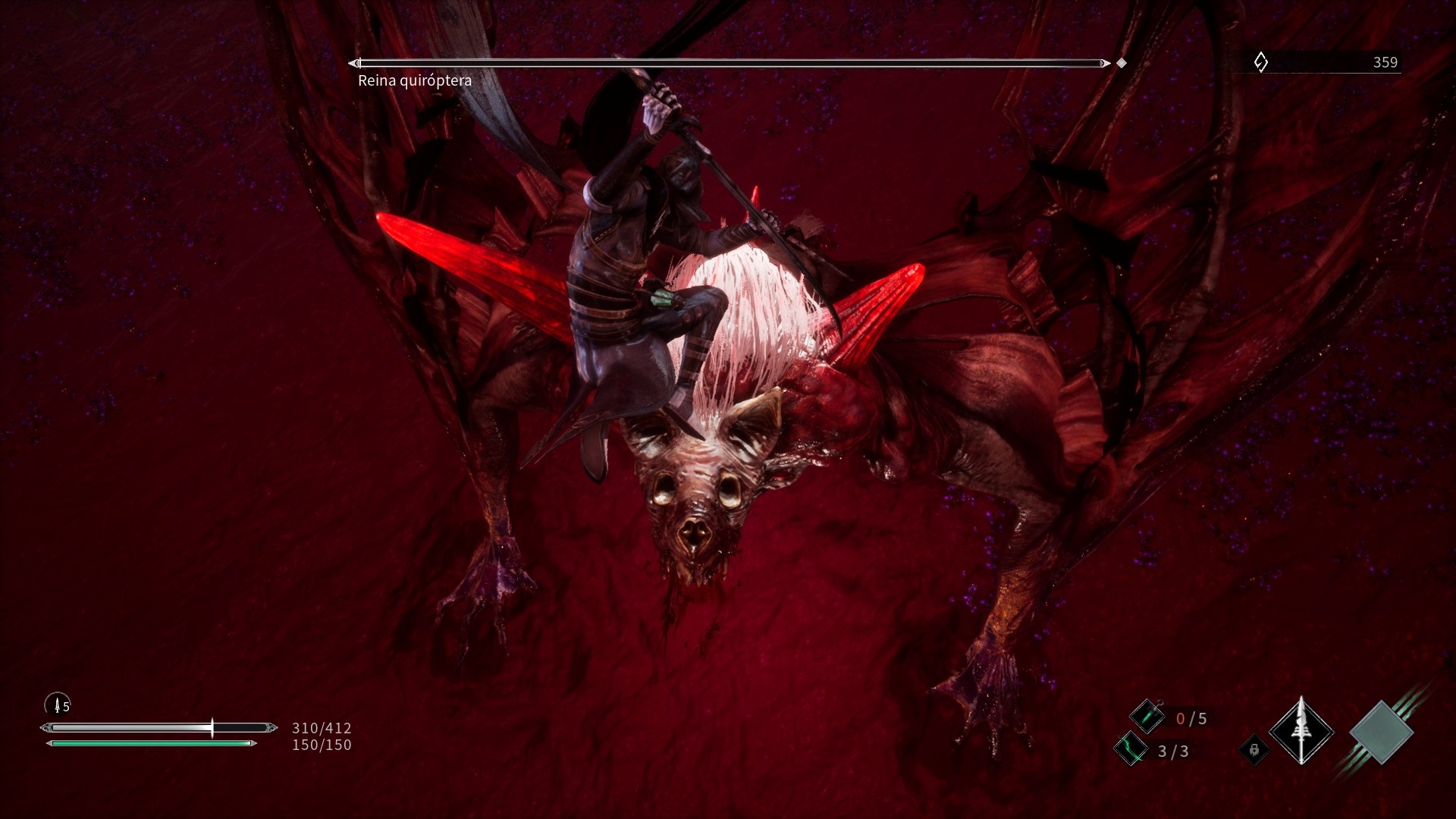Select the empty grey claw weapon slot
Viewport: 1456px width, 819px height.
1382,733
